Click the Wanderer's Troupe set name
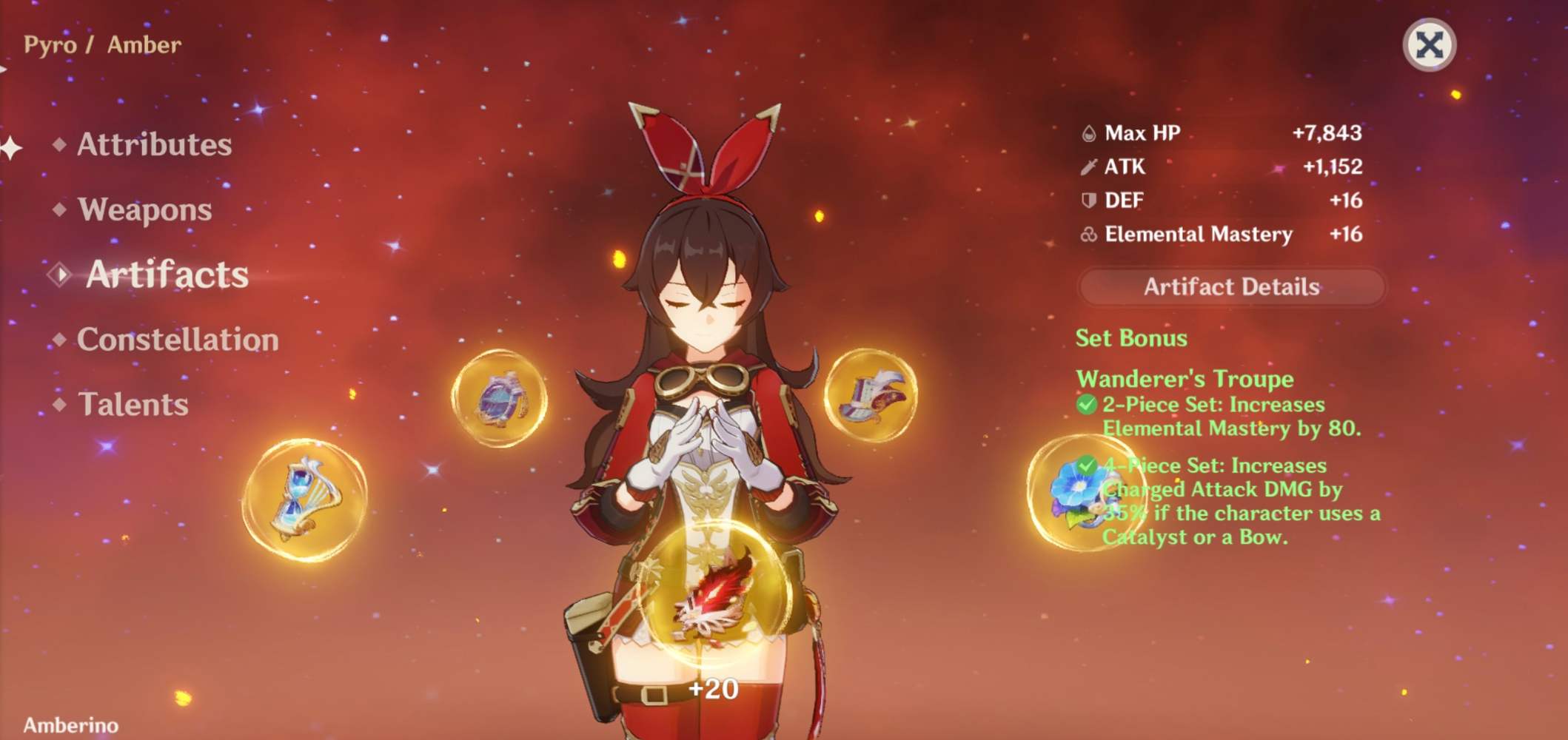The image size is (1568, 740). click(1185, 378)
